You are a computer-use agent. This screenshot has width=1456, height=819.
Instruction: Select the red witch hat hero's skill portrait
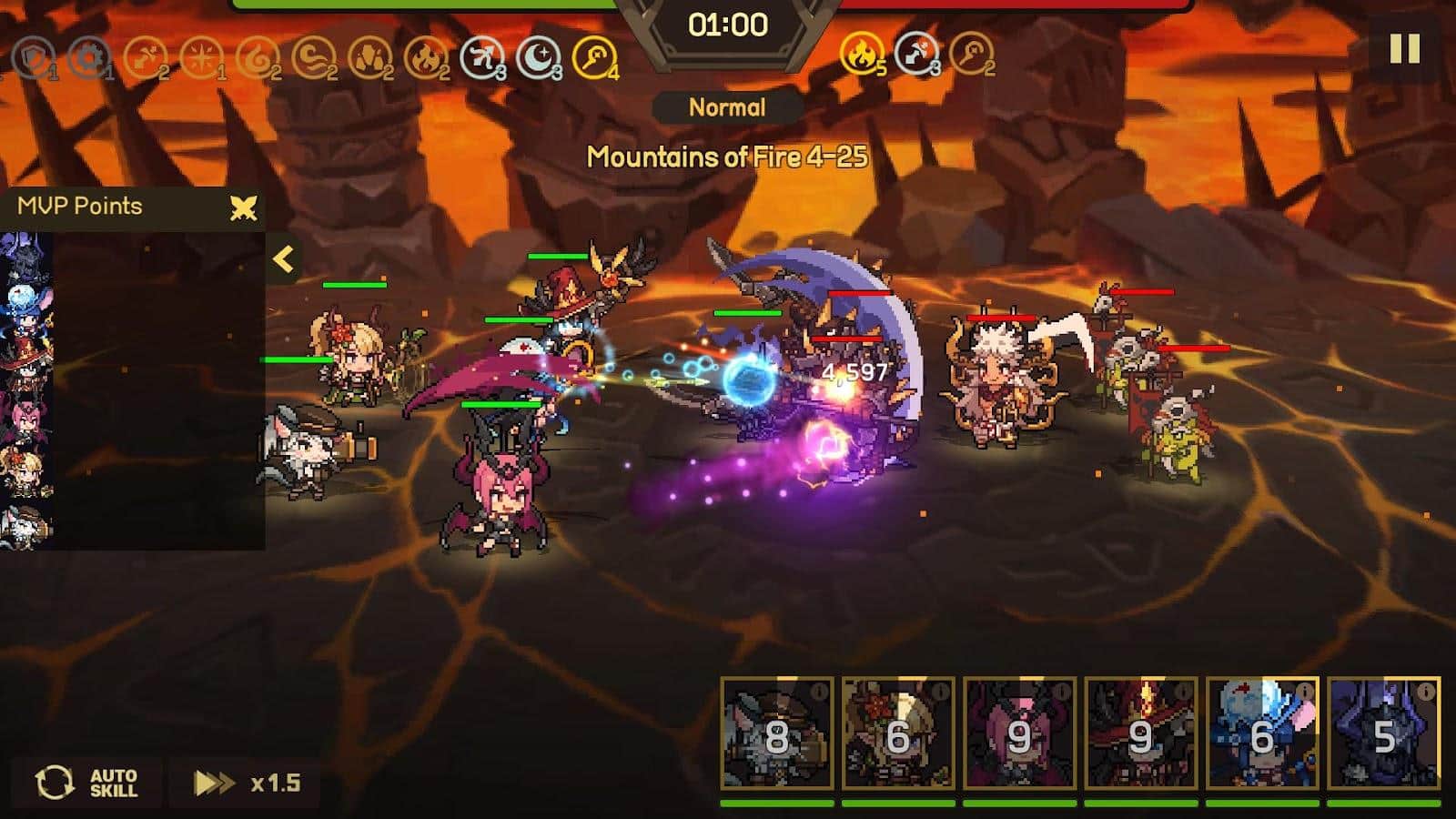1140,733
